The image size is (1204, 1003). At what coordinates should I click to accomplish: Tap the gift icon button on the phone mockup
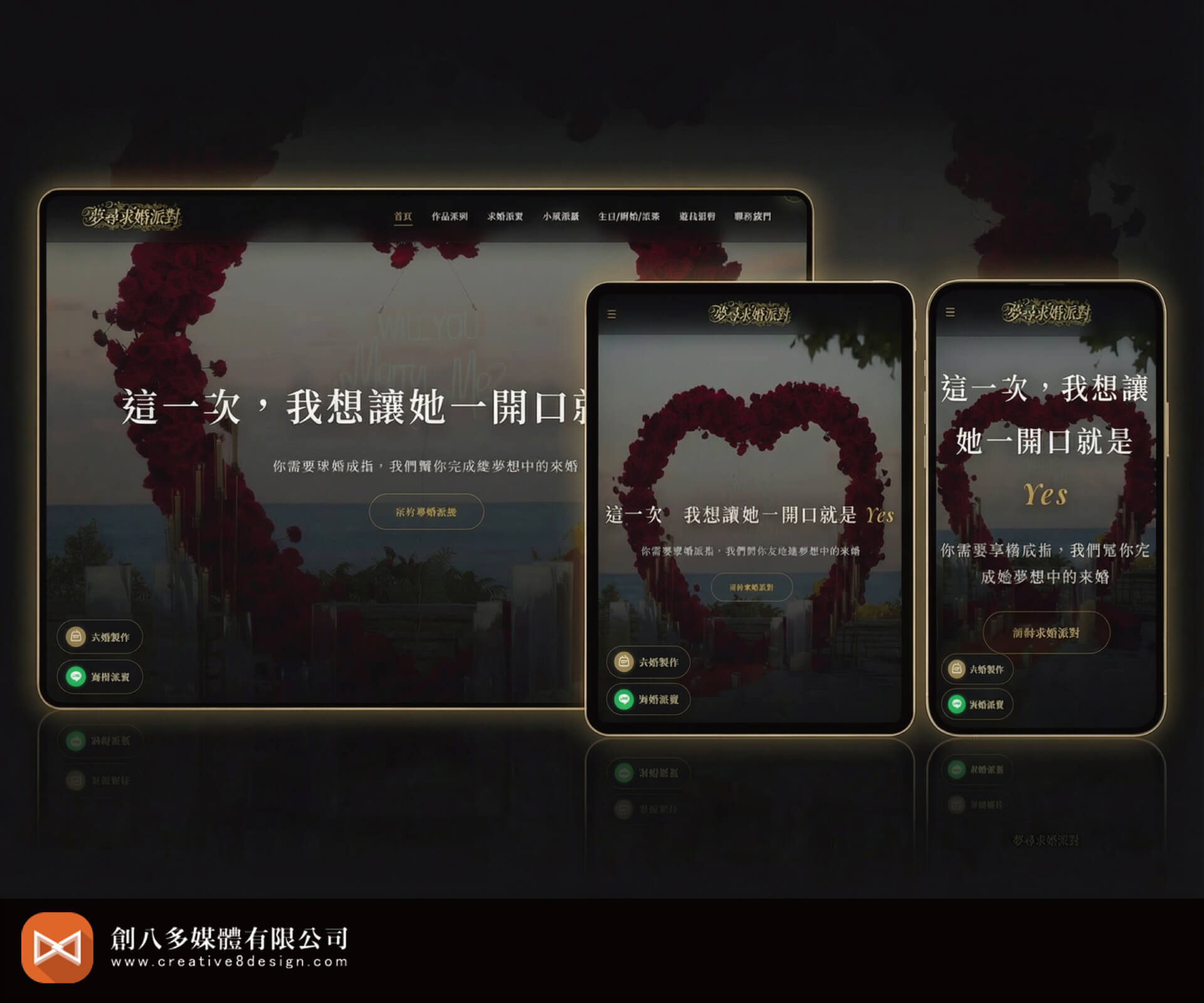(956, 670)
